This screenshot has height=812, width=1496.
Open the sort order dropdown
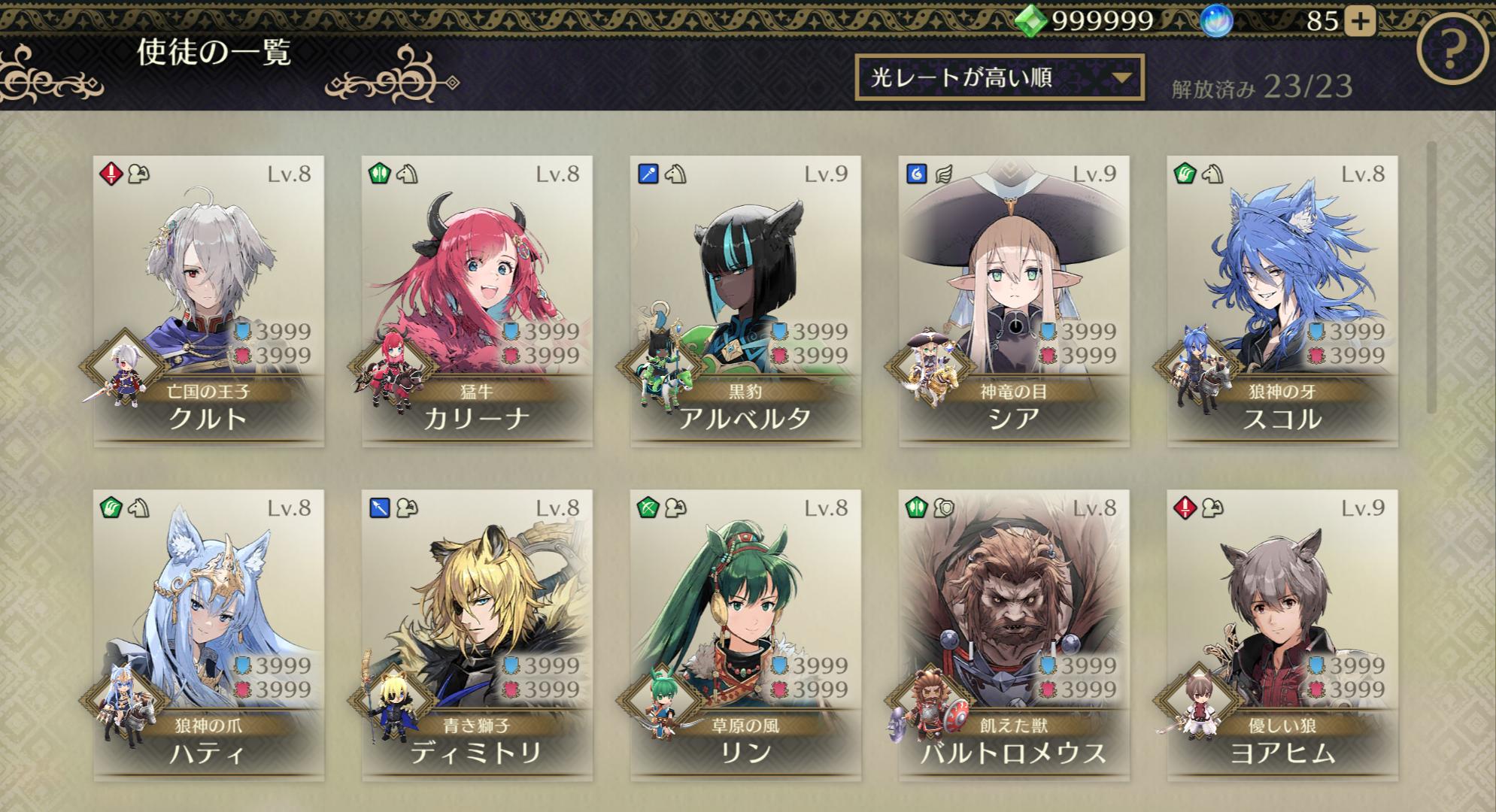point(999,77)
